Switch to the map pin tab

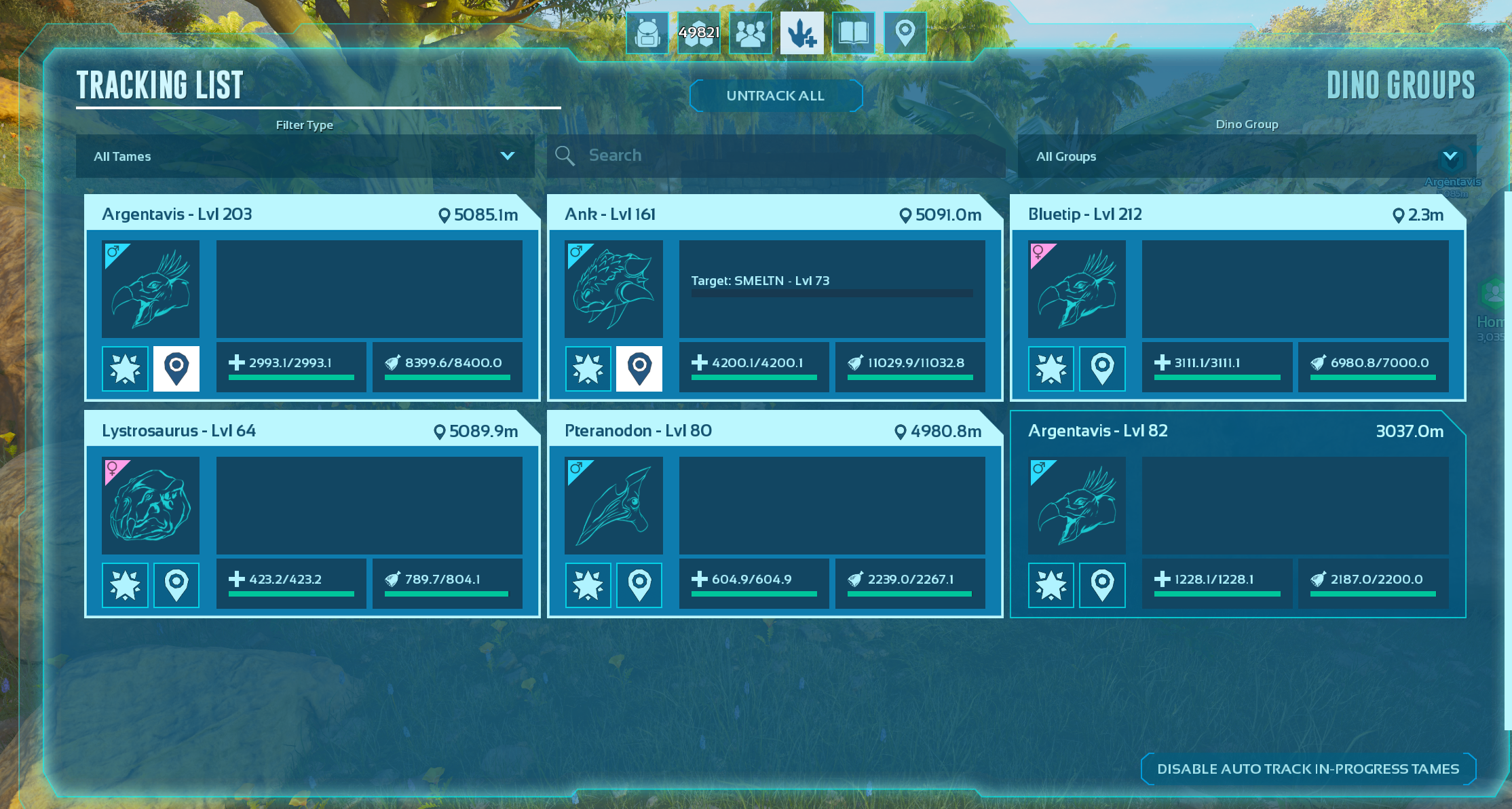(x=905, y=33)
